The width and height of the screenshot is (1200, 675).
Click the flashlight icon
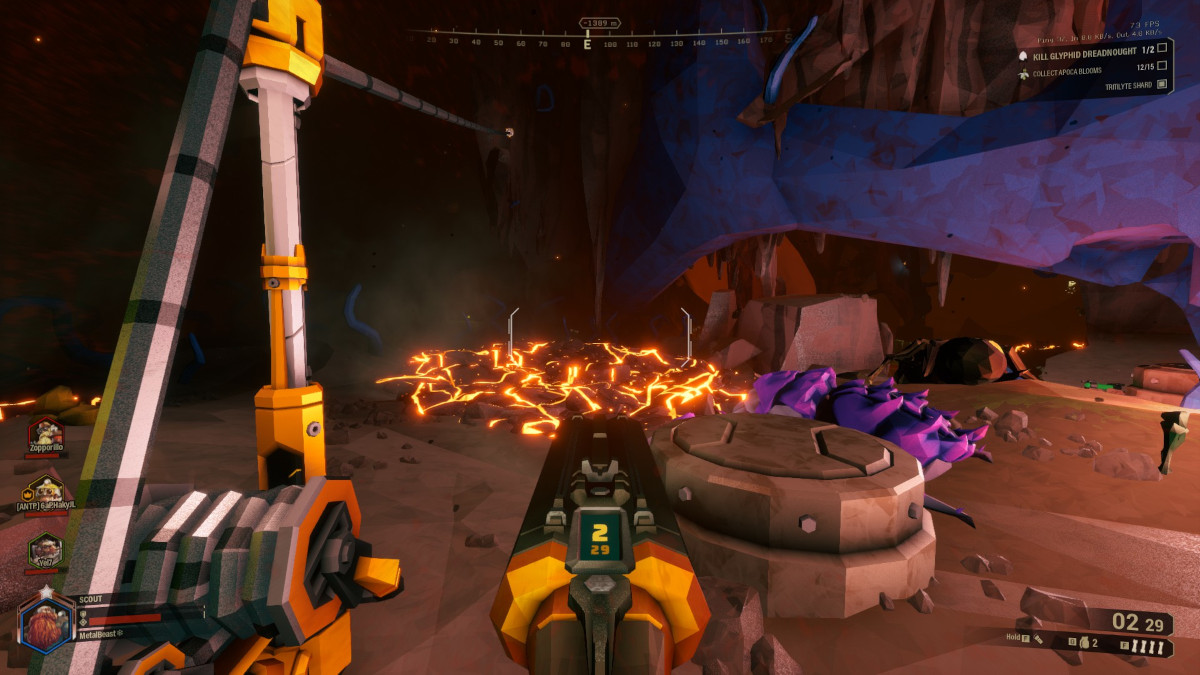tap(1040, 638)
